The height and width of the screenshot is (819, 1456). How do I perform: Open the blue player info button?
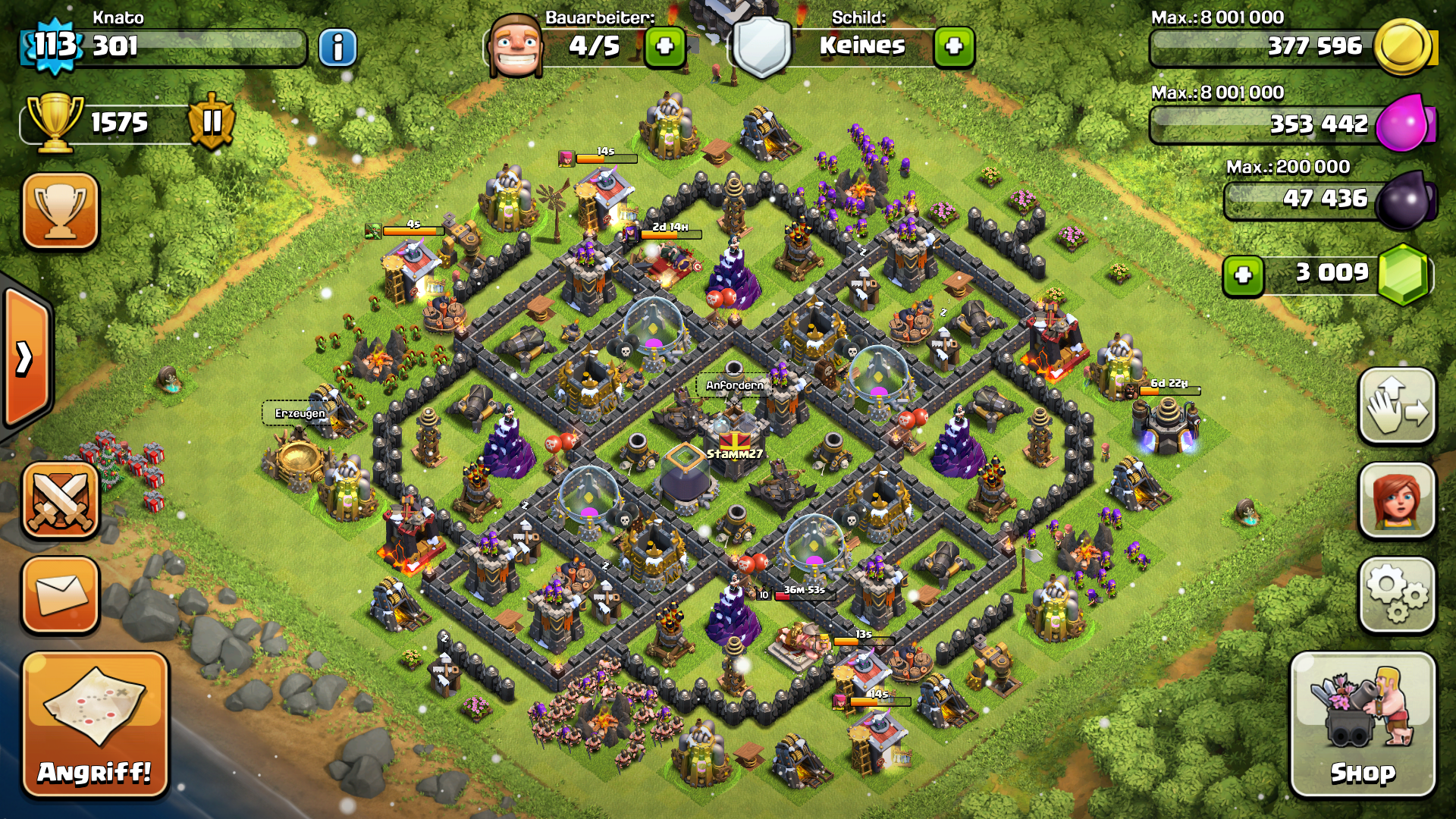click(337, 48)
